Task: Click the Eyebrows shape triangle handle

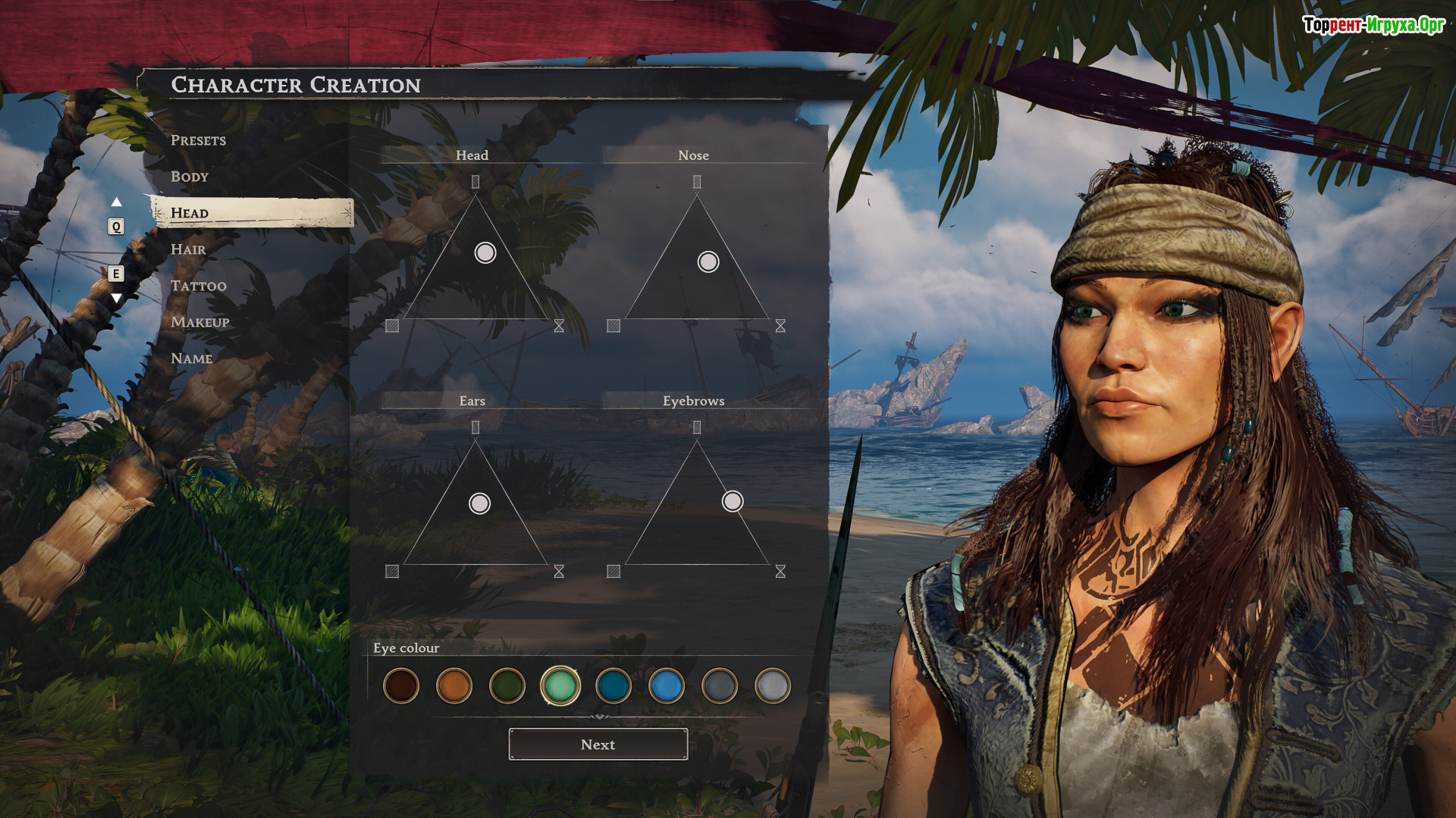Action: click(x=733, y=501)
